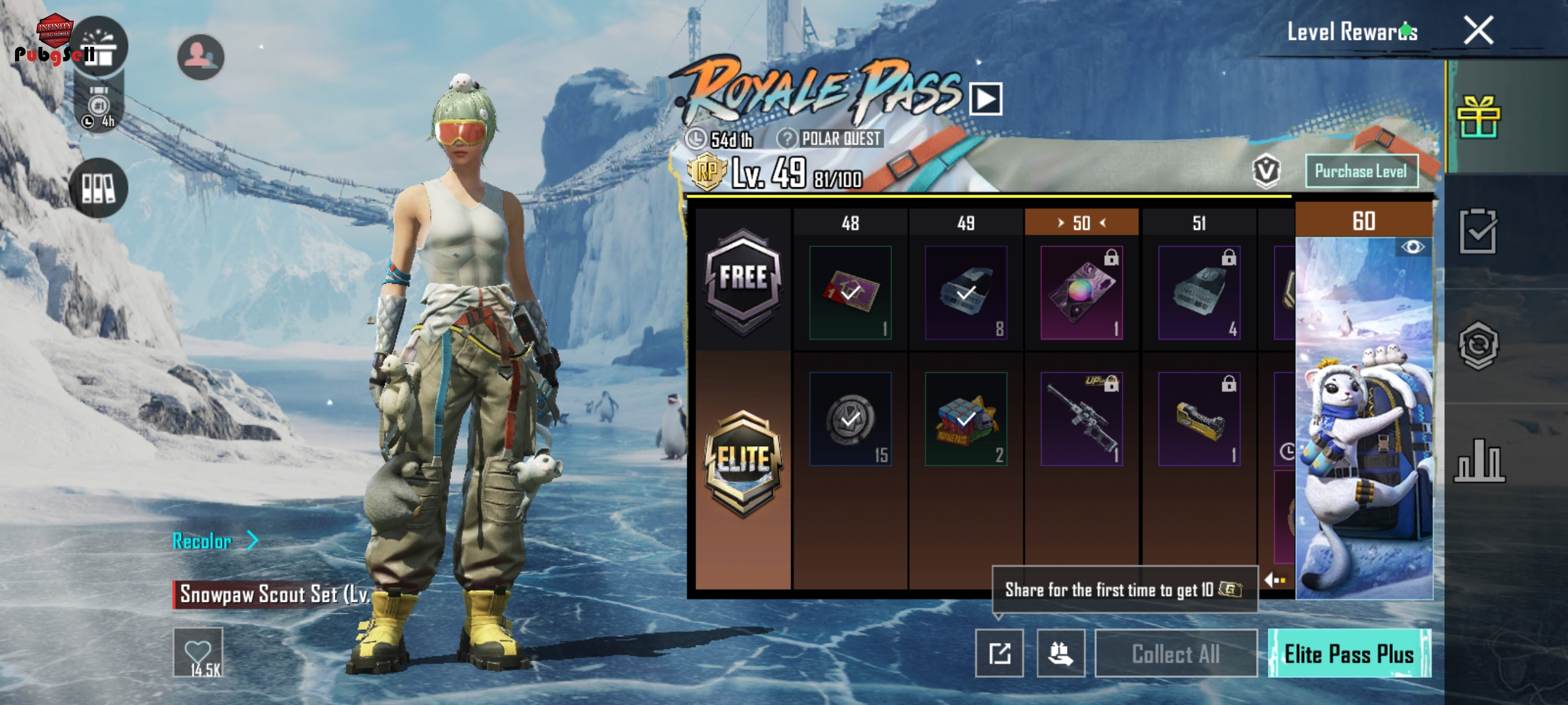Select the level 50 elite sniper rifle reward
This screenshot has width=1568, height=705.
coord(1081,419)
